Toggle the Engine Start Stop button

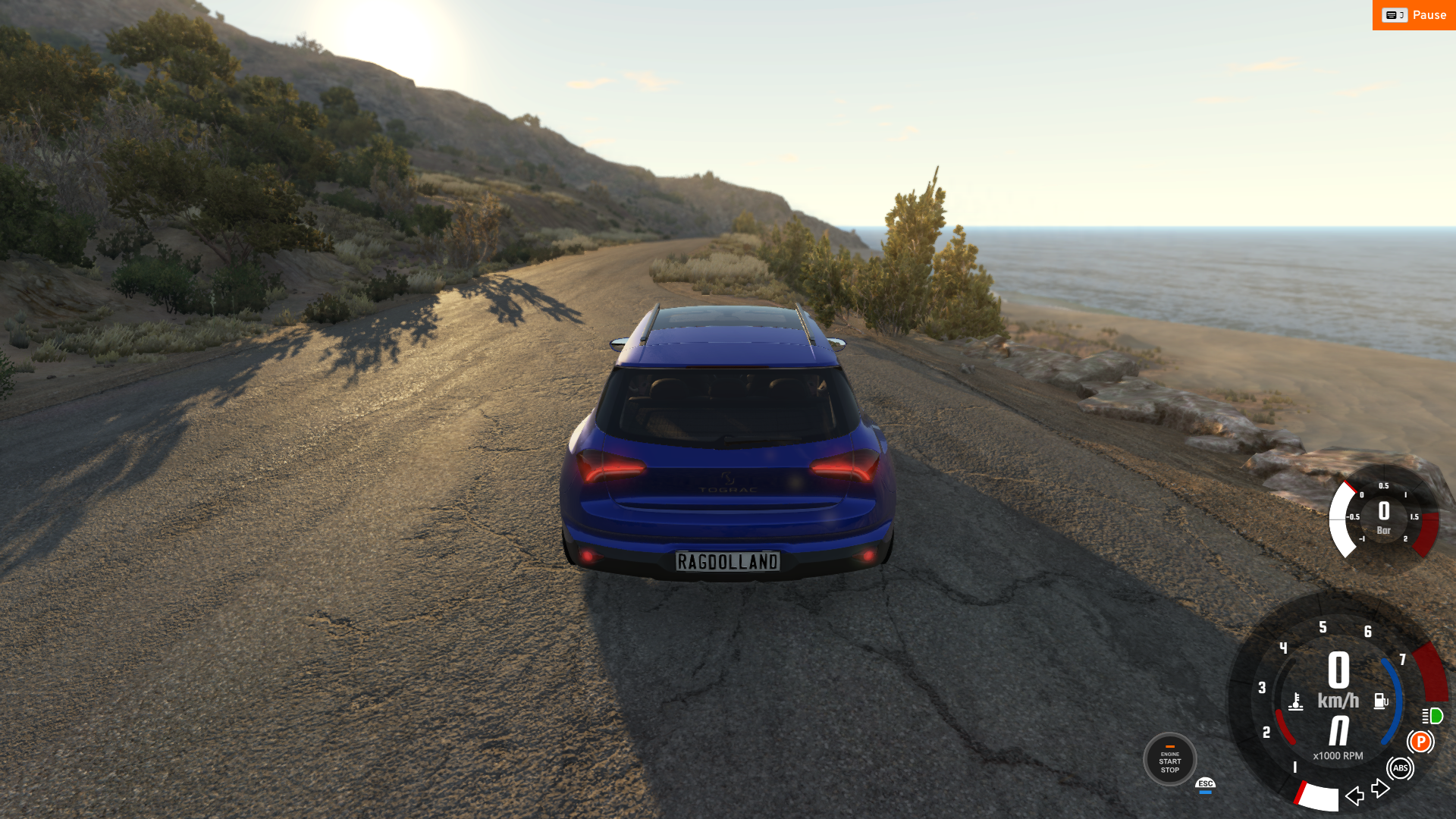(1169, 759)
